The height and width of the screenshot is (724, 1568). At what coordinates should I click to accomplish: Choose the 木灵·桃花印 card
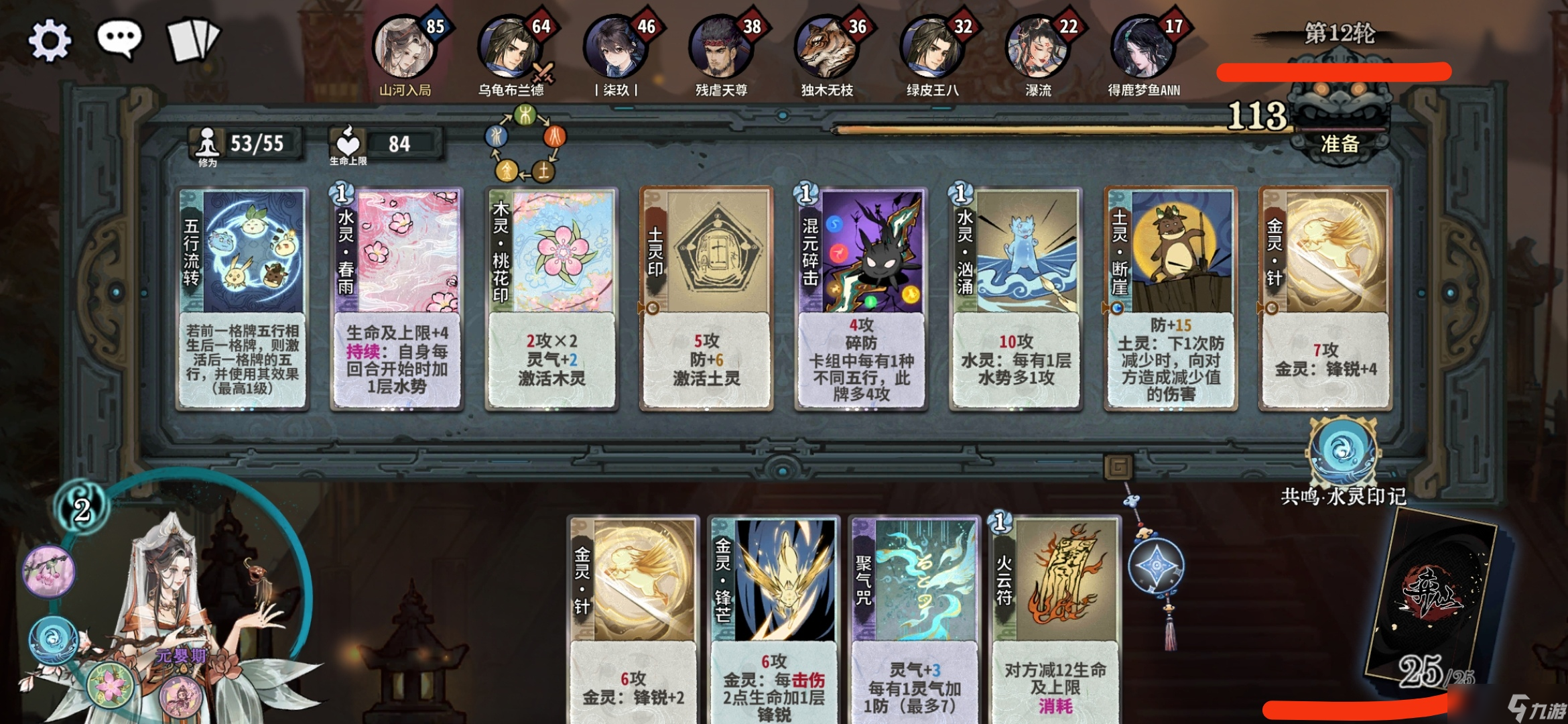551,298
